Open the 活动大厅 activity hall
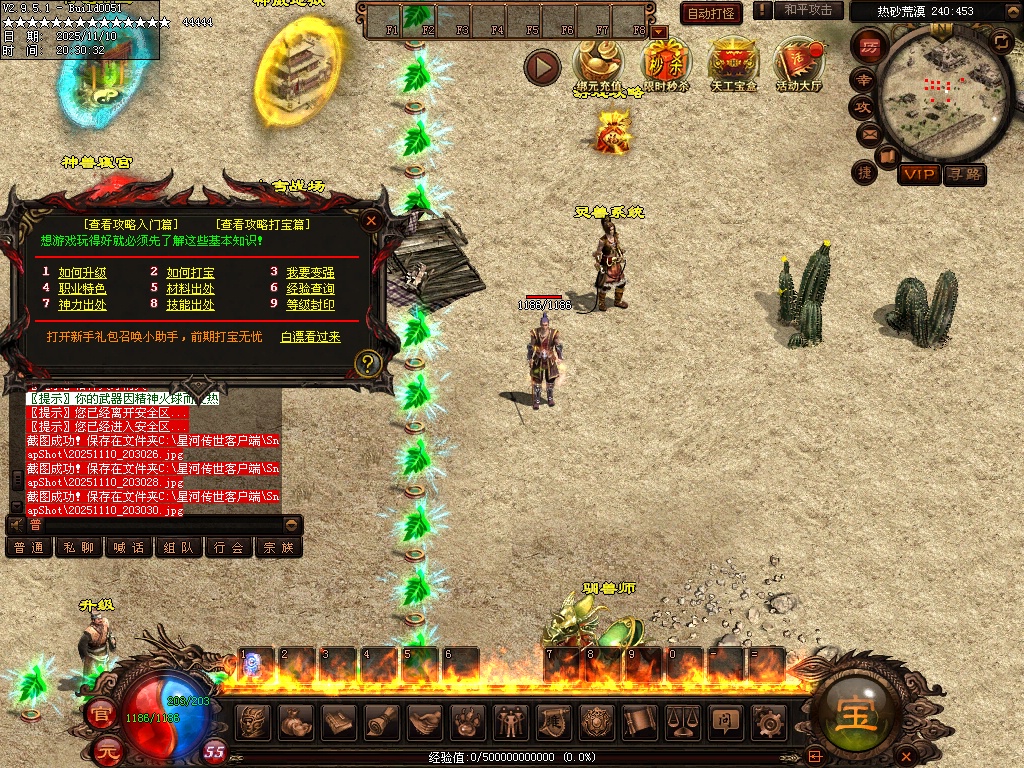 click(x=798, y=63)
